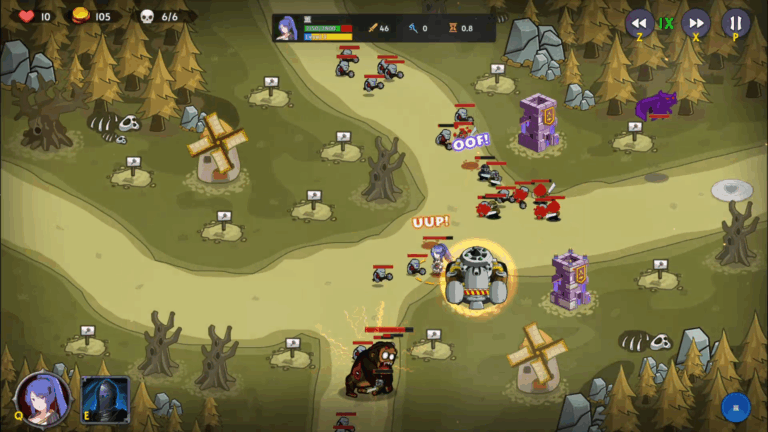
Task: Pause the game
Action: (x=736, y=23)
